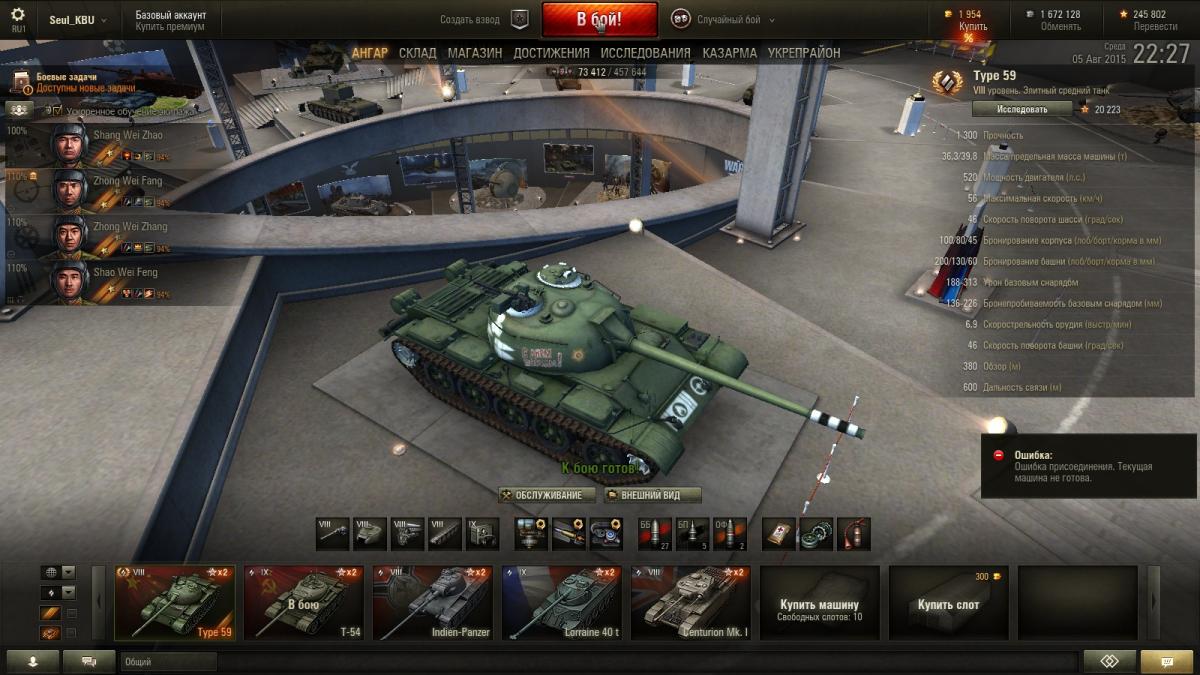Choose the Lorraine 40 t tank
This screenshot has width=1200, height=675.
[561, 602]
